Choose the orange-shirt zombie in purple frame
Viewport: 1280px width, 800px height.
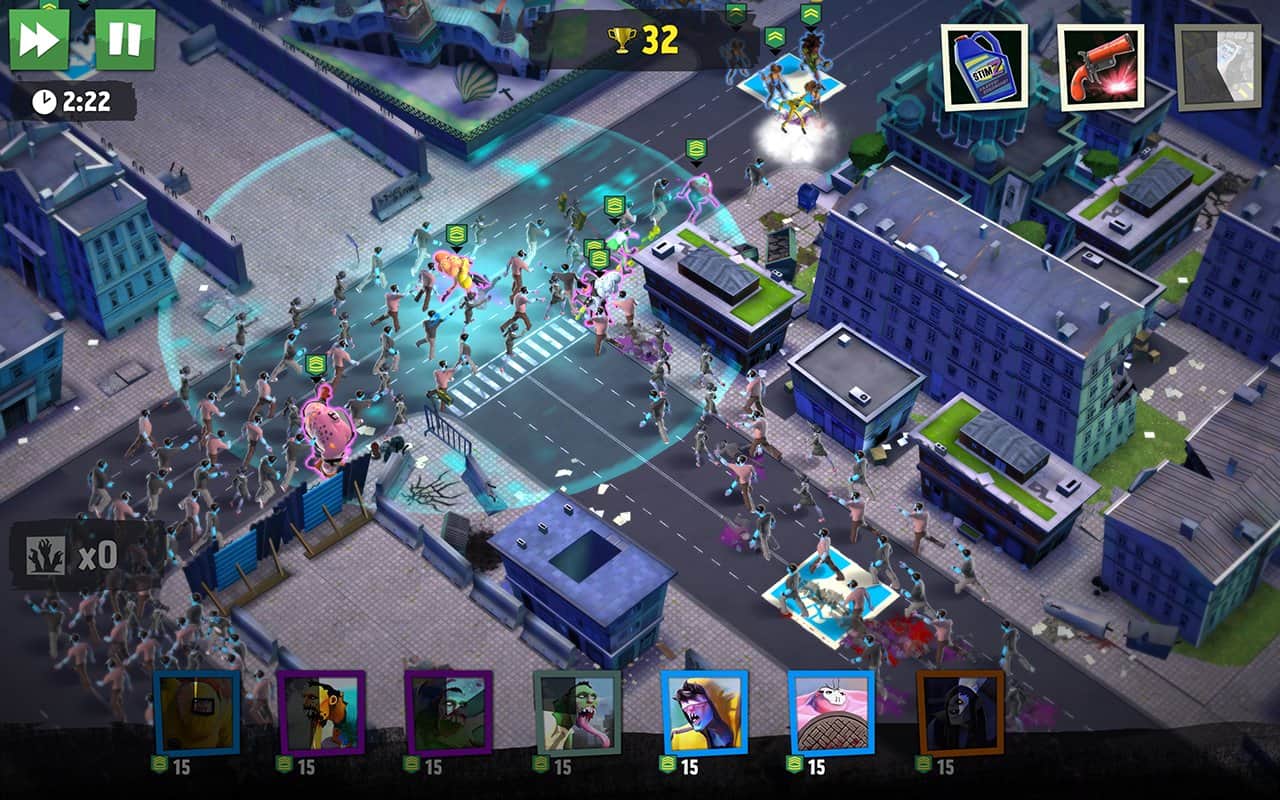[x=321, y=712]
